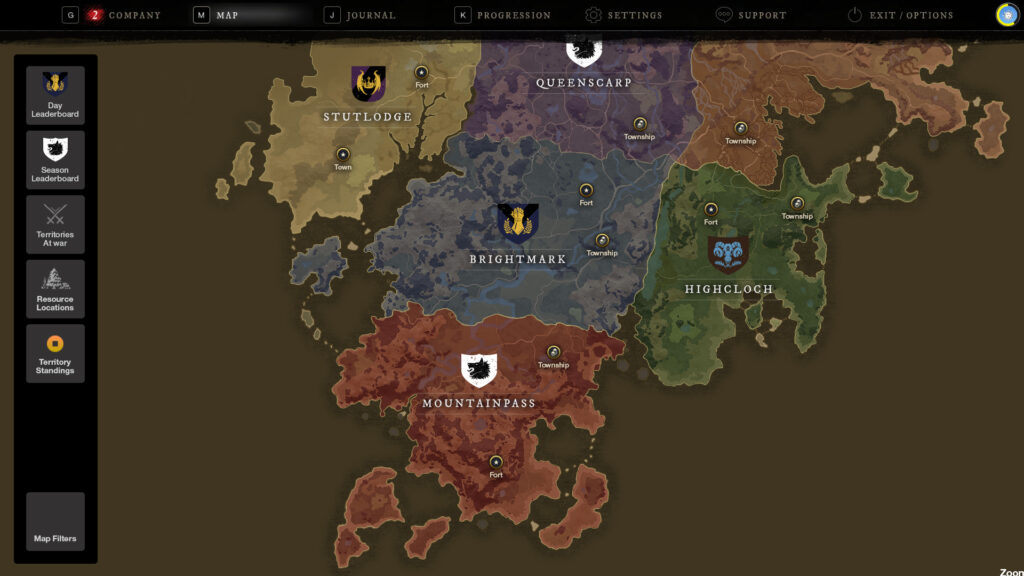Viewport: 1024px width, 576px height.
Task: Open the profile avatar icon
Action: (x=1007, y=15)
